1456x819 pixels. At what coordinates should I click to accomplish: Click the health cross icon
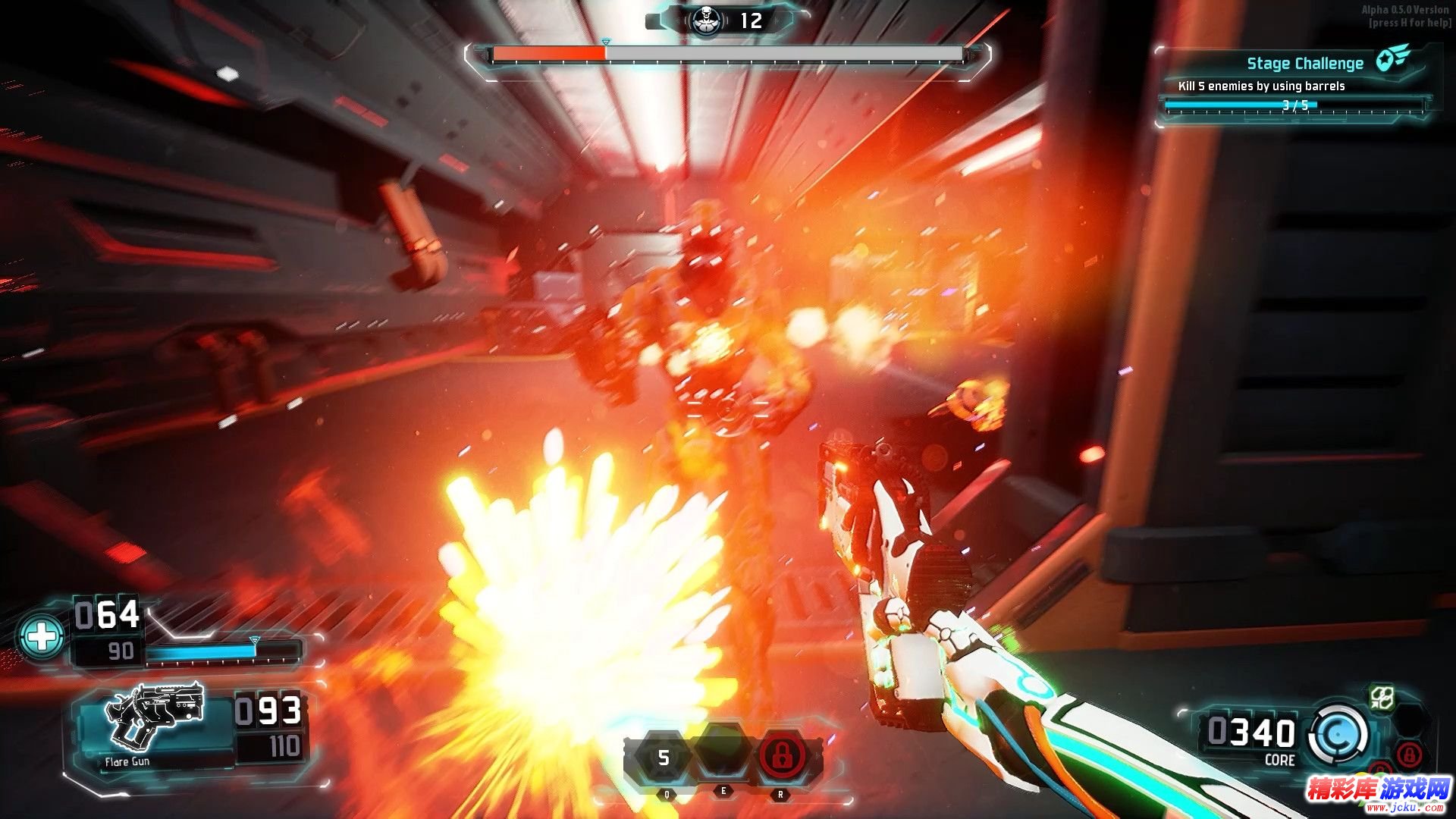coord(42,635)
